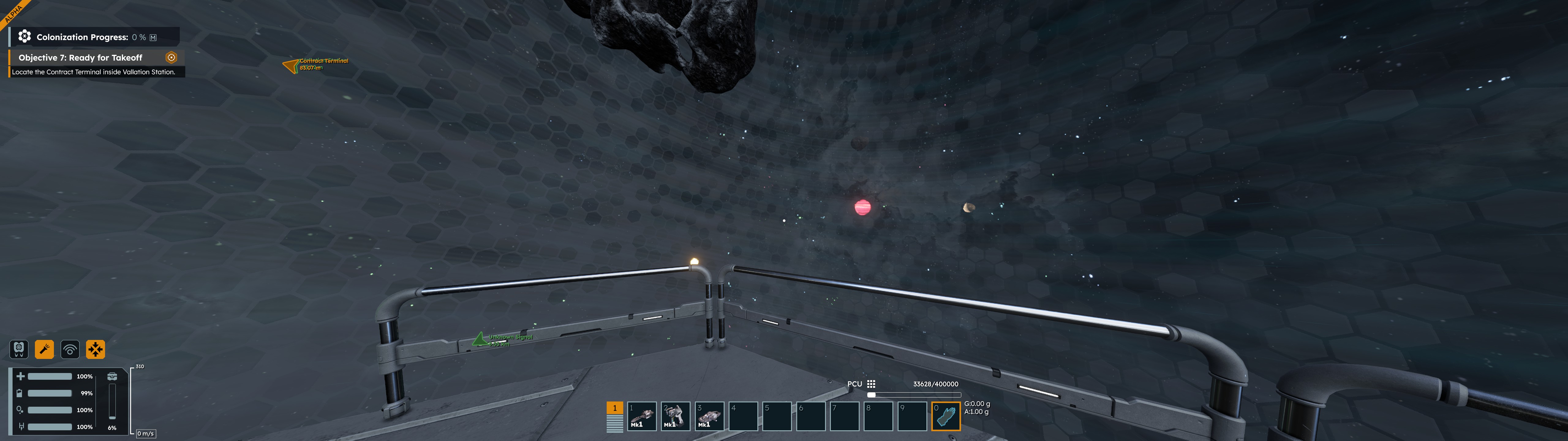Select the Mk1 grinder in slot 3
The height and width of the screenshot is (441, 1568).
click(x=709, y=417)
